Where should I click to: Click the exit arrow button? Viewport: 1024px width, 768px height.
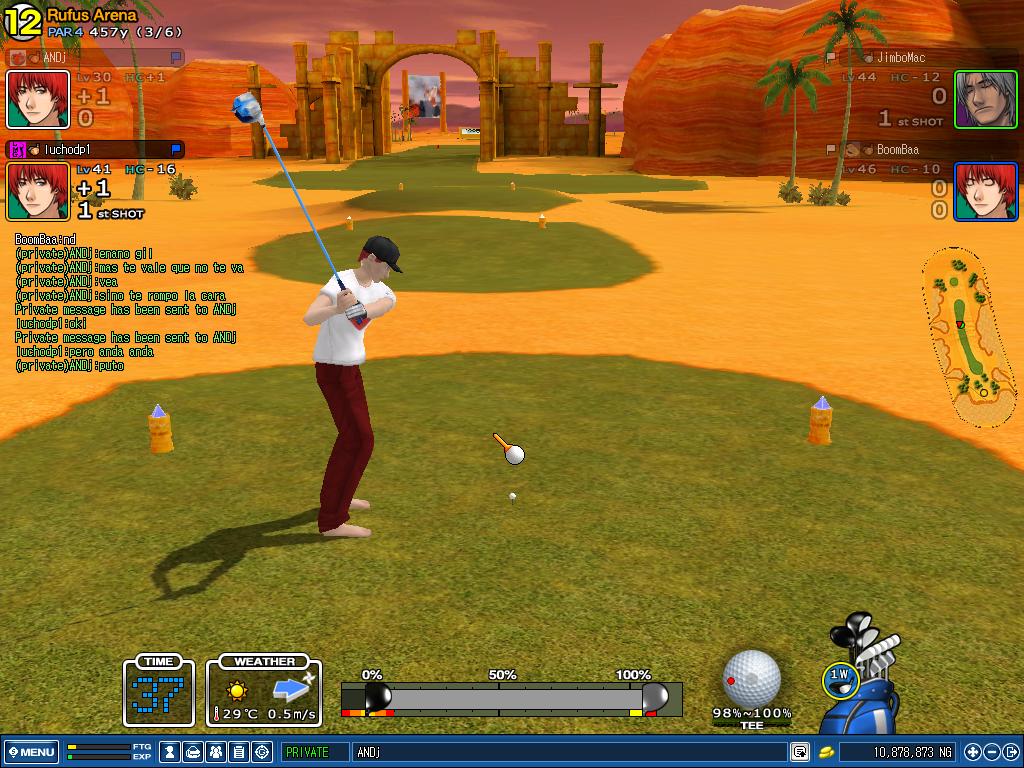[x=1011, y=752]
